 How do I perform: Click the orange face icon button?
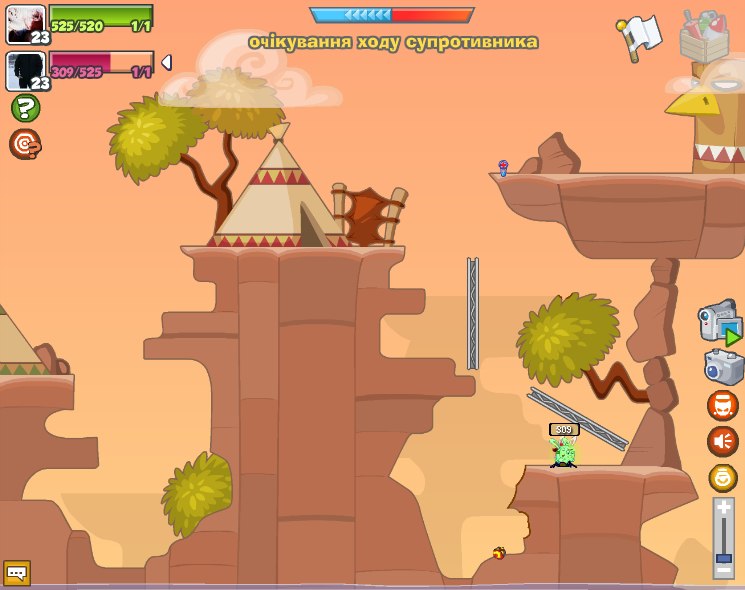coord(723,405)
